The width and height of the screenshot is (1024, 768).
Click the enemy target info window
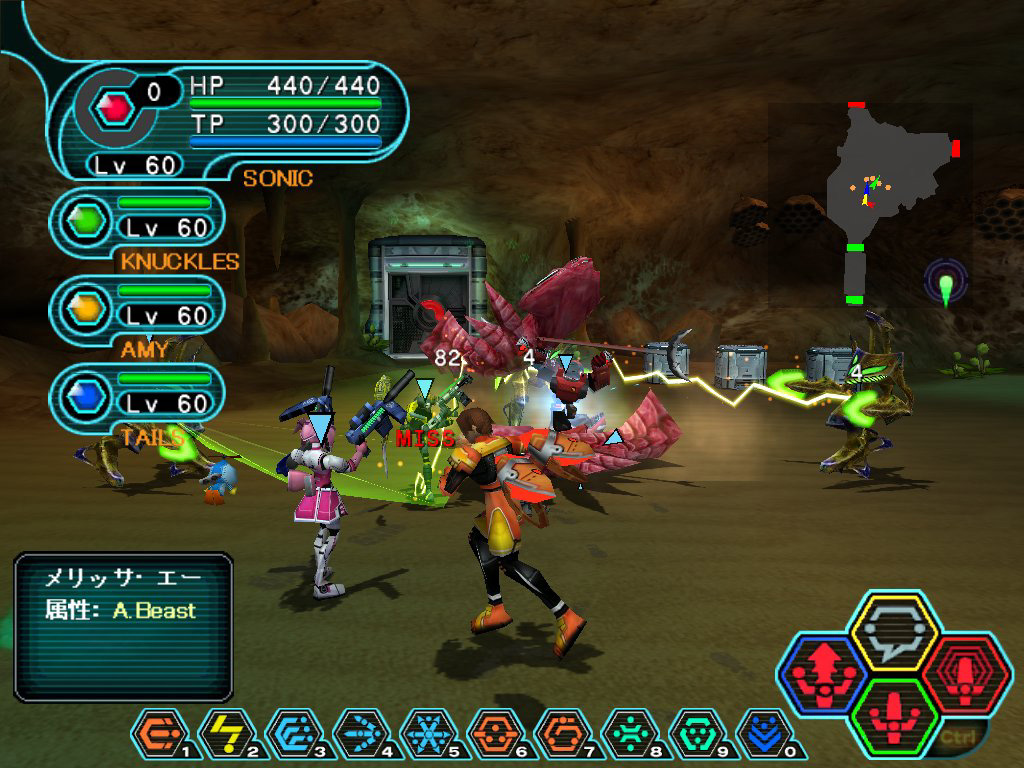[123, 625]
